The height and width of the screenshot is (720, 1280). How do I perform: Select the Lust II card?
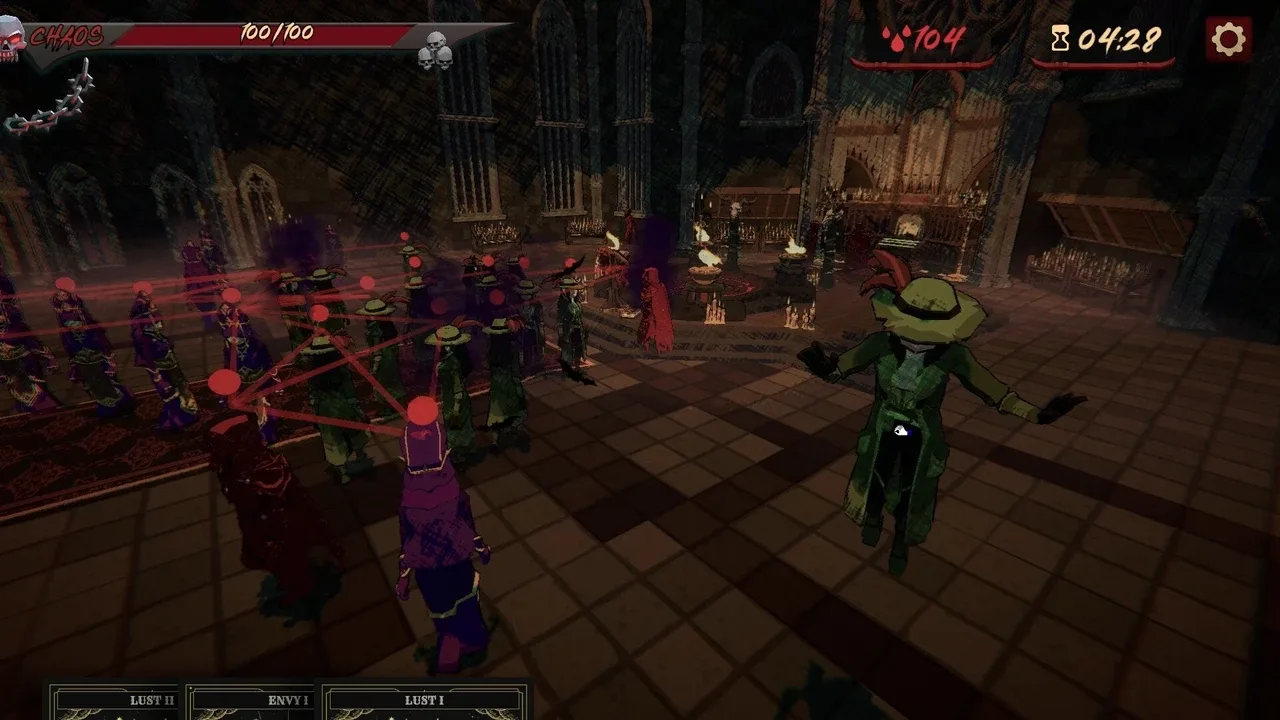pyautogui.click(x=116, y=703)
